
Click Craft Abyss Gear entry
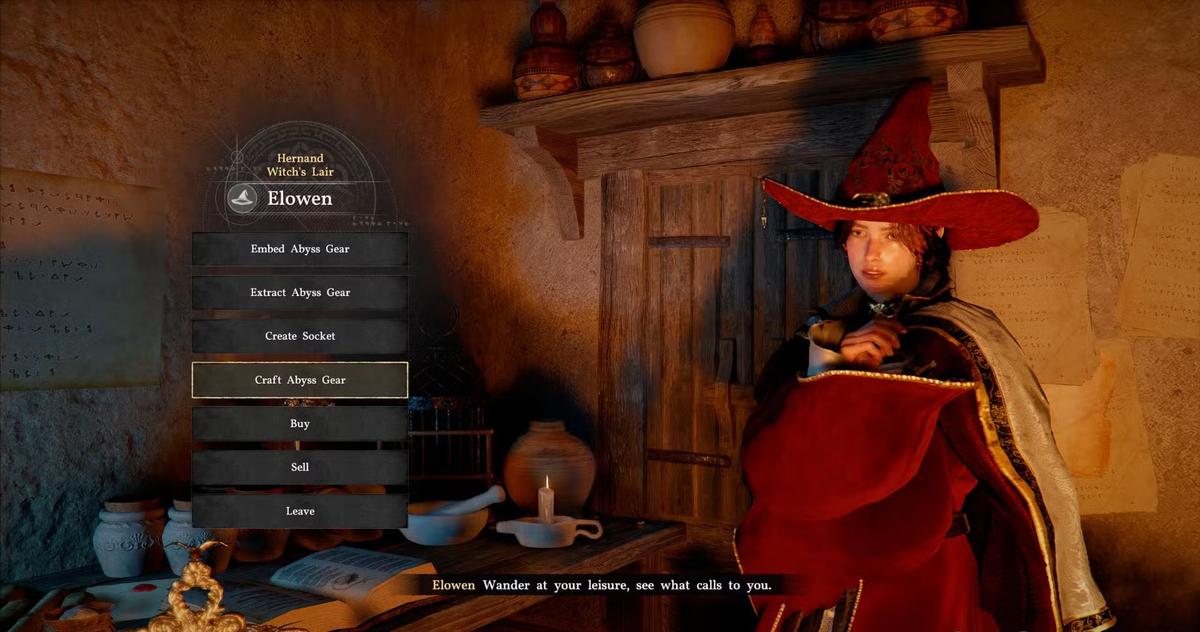pyautogui.click(x=300, y=380)
